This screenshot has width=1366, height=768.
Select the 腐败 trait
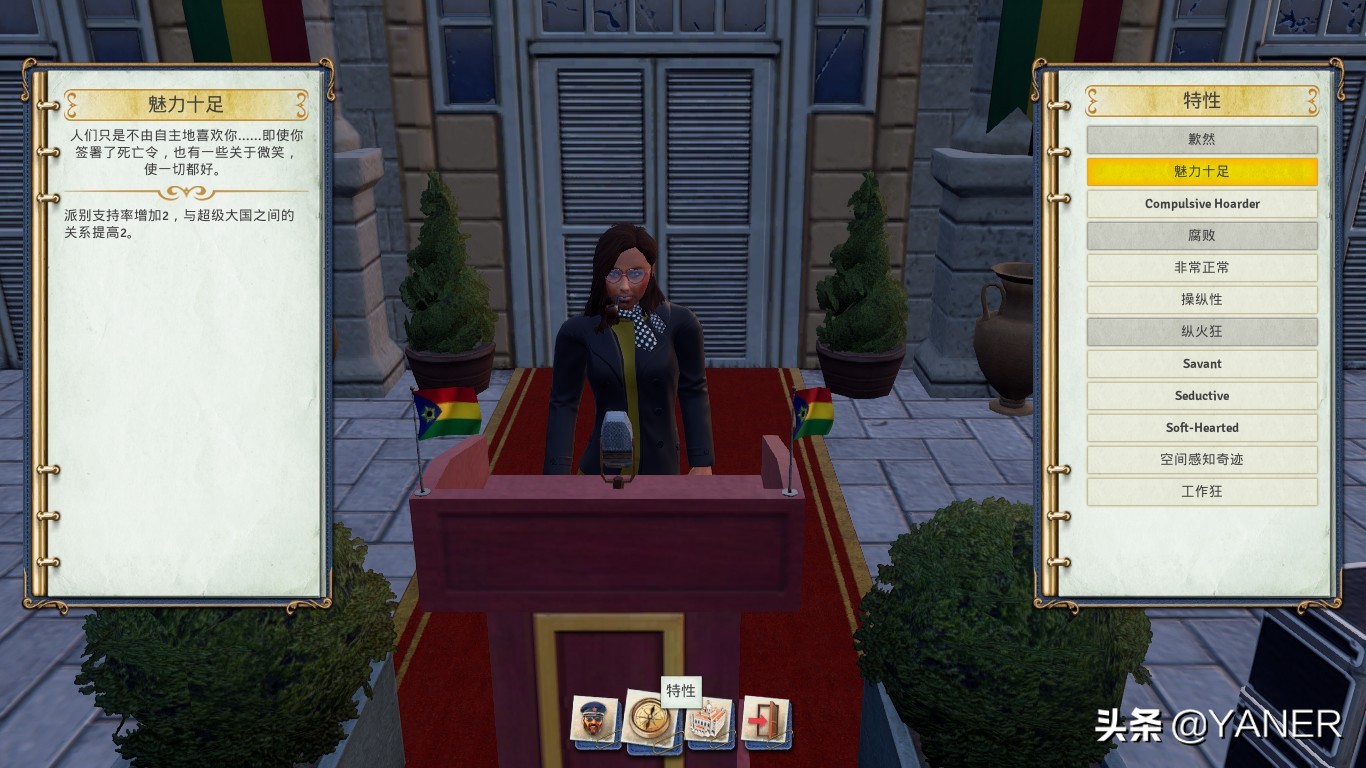coord(1201,236)
